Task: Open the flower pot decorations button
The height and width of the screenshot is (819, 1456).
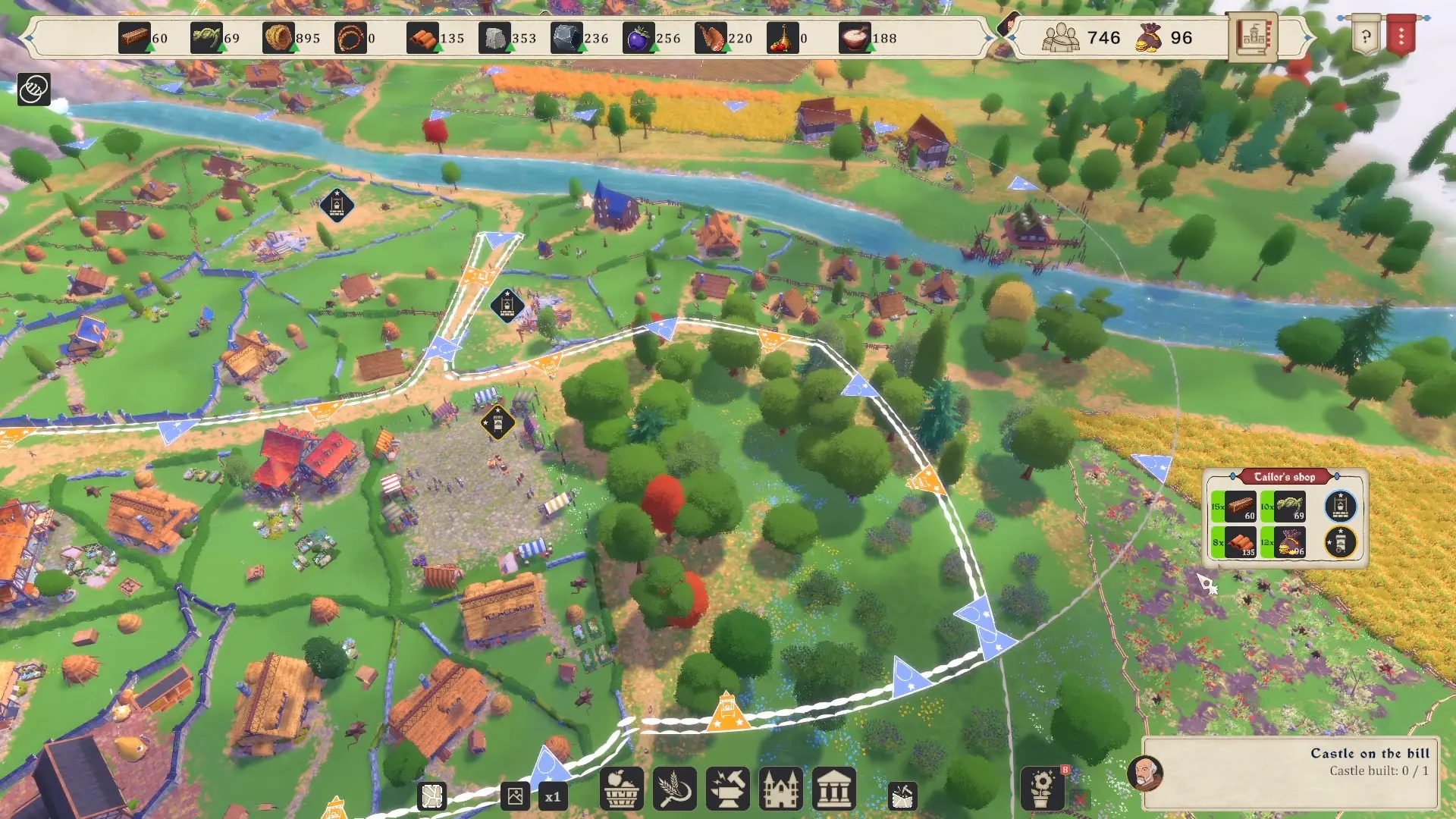Action: (x=1042, y=789)
